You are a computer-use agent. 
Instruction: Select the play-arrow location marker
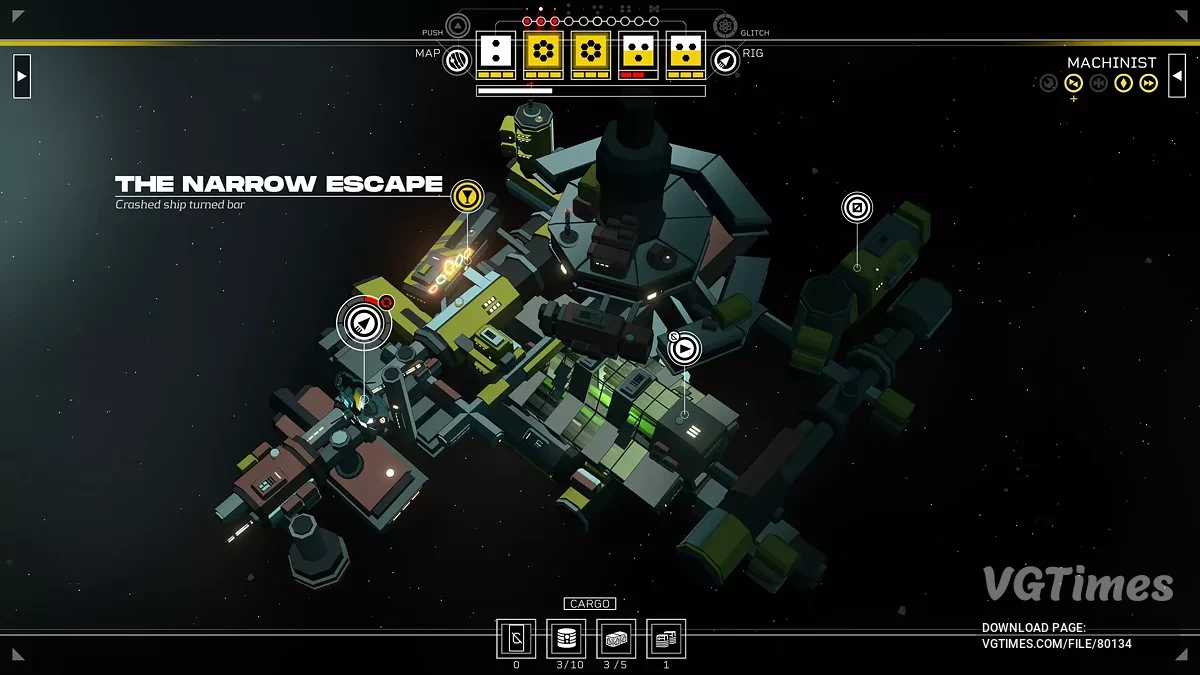685,349
